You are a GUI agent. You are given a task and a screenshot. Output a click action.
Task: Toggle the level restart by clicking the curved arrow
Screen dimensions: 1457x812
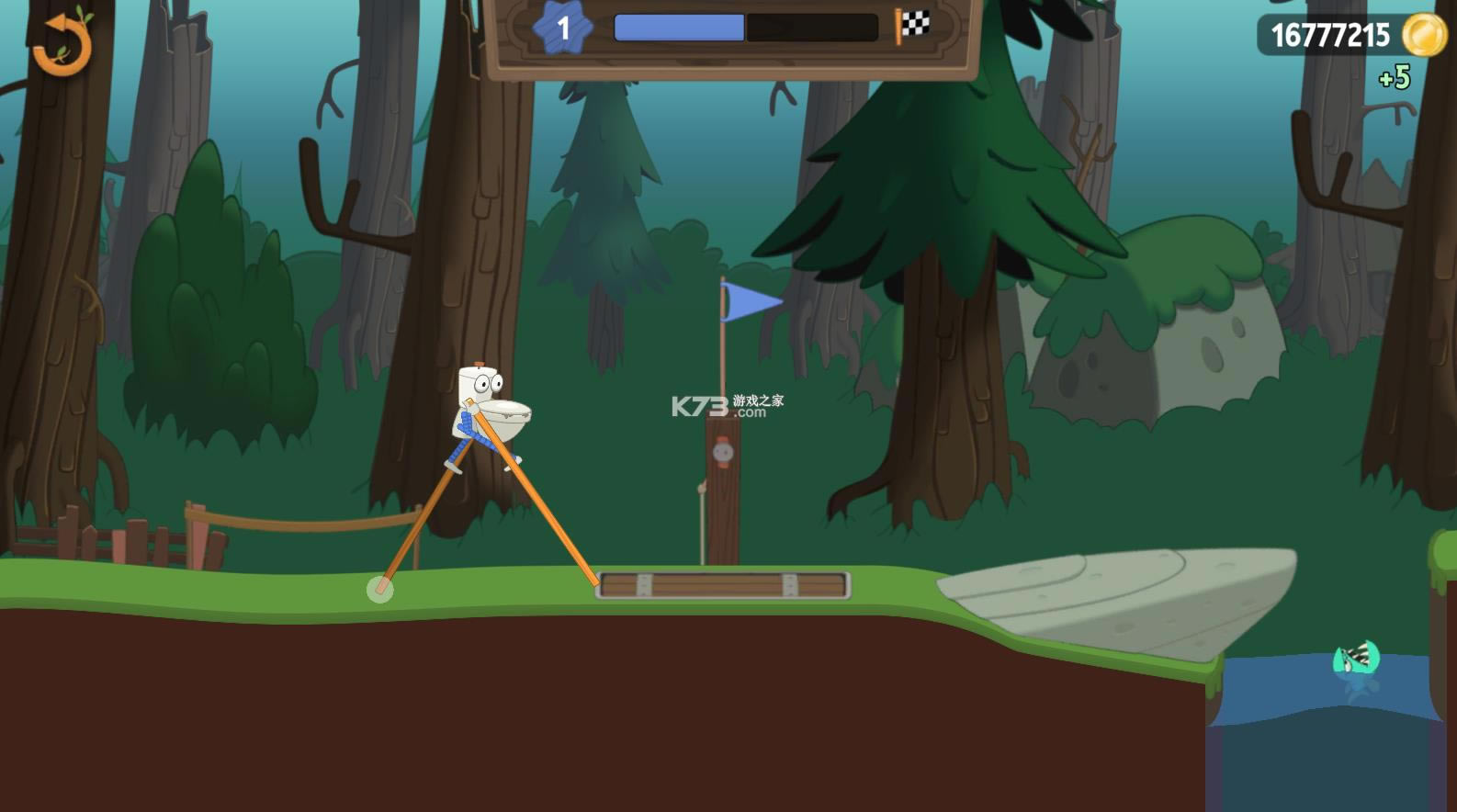point(61,45)
